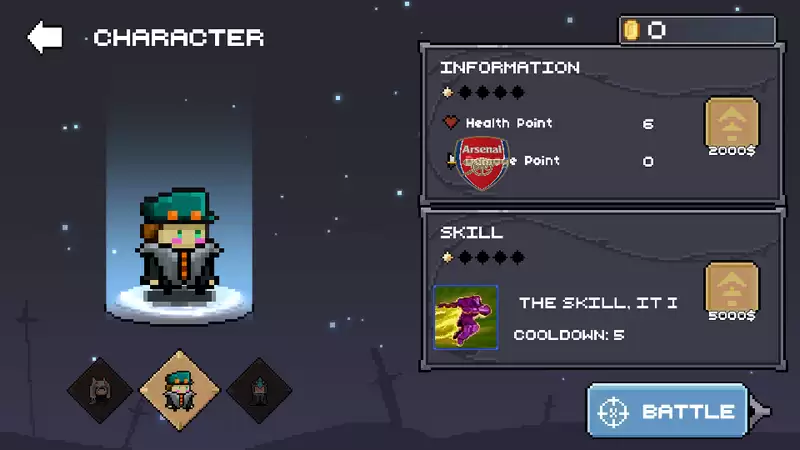Upgrade character information for 2000$
The image size is (800, 450).
click(732, 124)
